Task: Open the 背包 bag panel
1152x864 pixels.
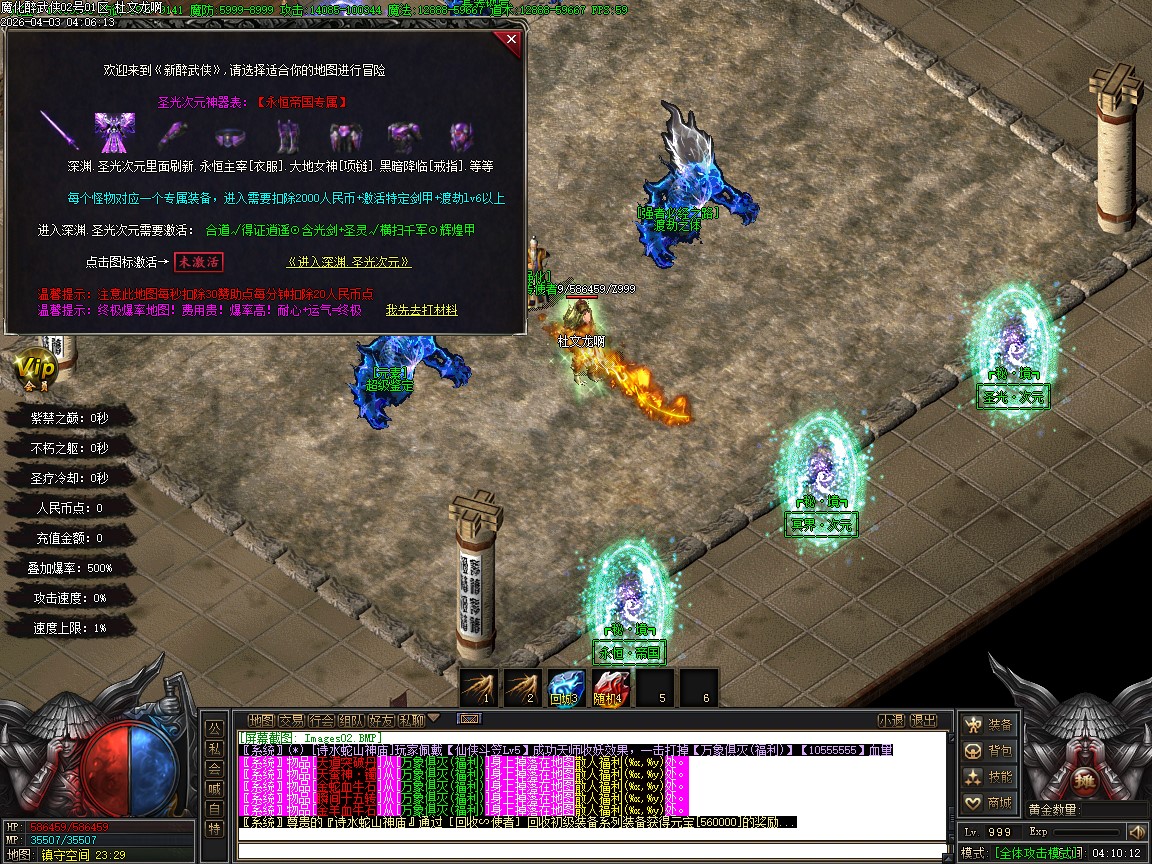Action: pyautogui.click(x=988, y=751)
